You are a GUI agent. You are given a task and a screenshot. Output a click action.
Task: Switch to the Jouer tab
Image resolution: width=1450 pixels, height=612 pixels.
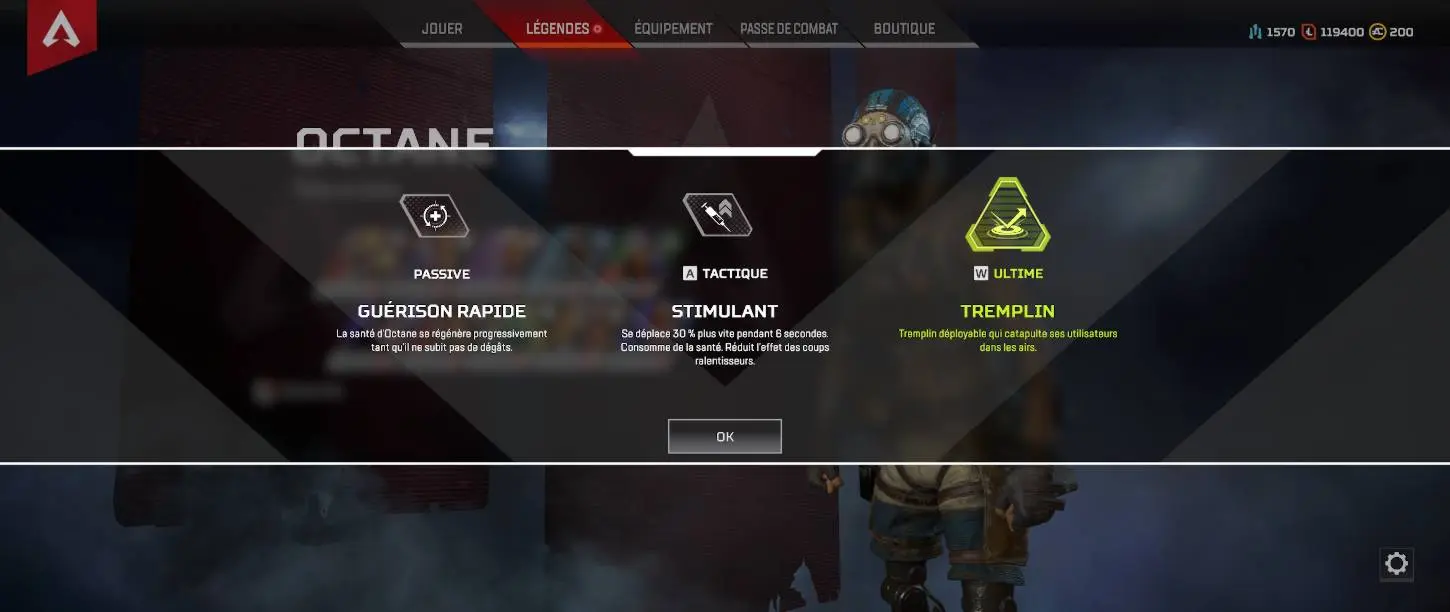pos(442,29)
